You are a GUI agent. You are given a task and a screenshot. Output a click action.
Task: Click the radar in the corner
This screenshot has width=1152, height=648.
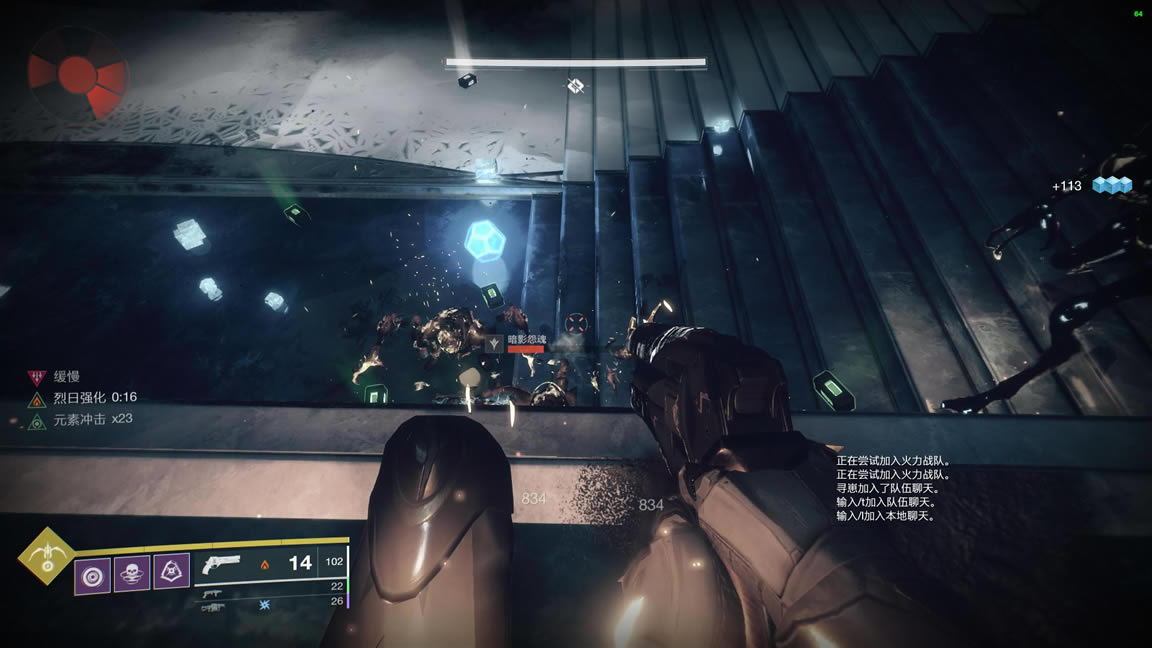77,73
